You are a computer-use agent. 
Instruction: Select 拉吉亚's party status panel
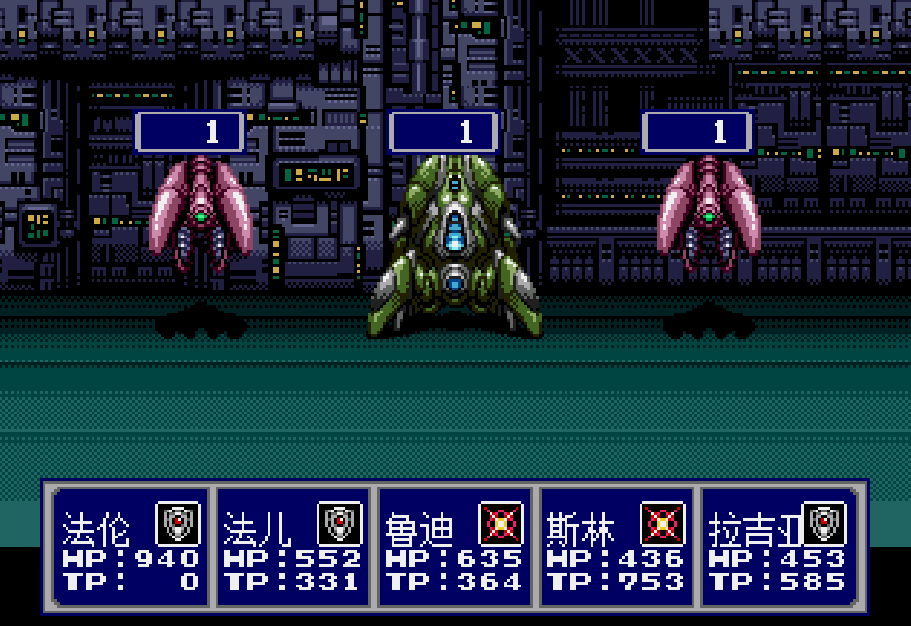[778, 548]
